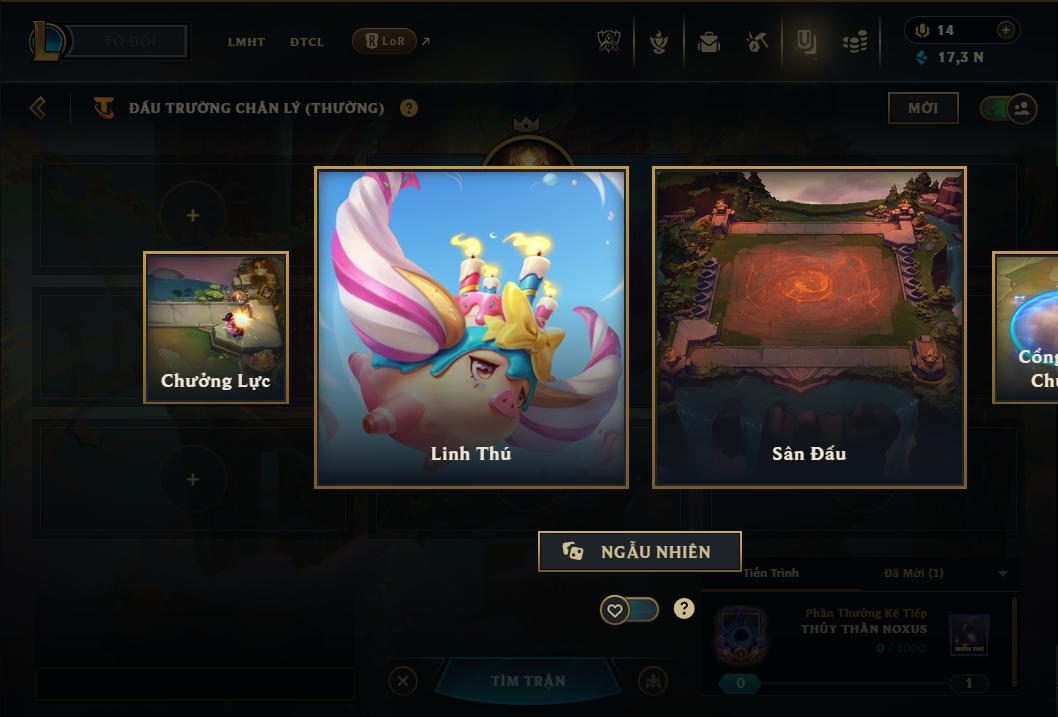Open the LMHT tab
Viewport: 1058px width, 717px height.
[x=246, y=42]
